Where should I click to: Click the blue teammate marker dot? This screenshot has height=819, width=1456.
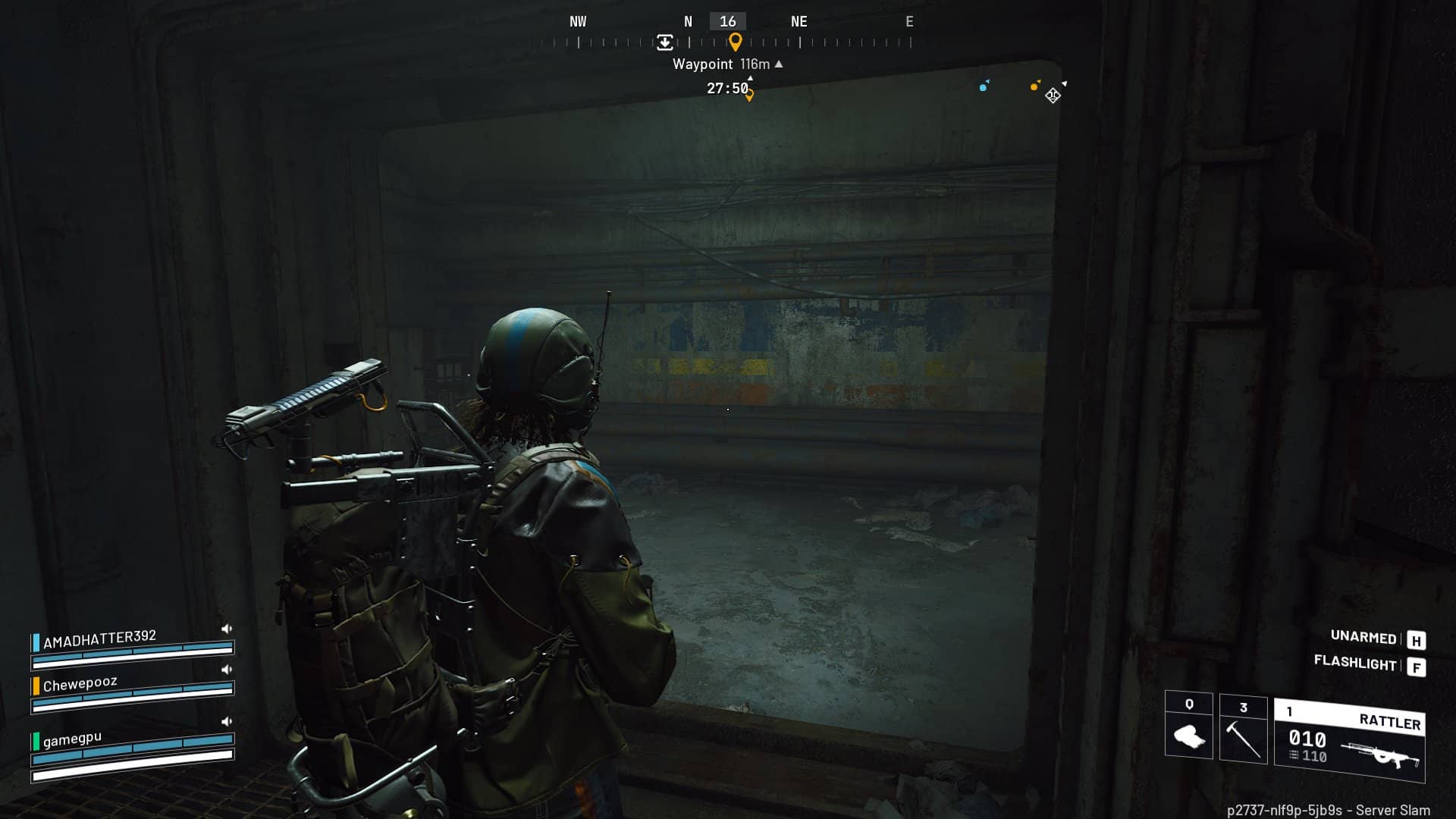(983, 87)
